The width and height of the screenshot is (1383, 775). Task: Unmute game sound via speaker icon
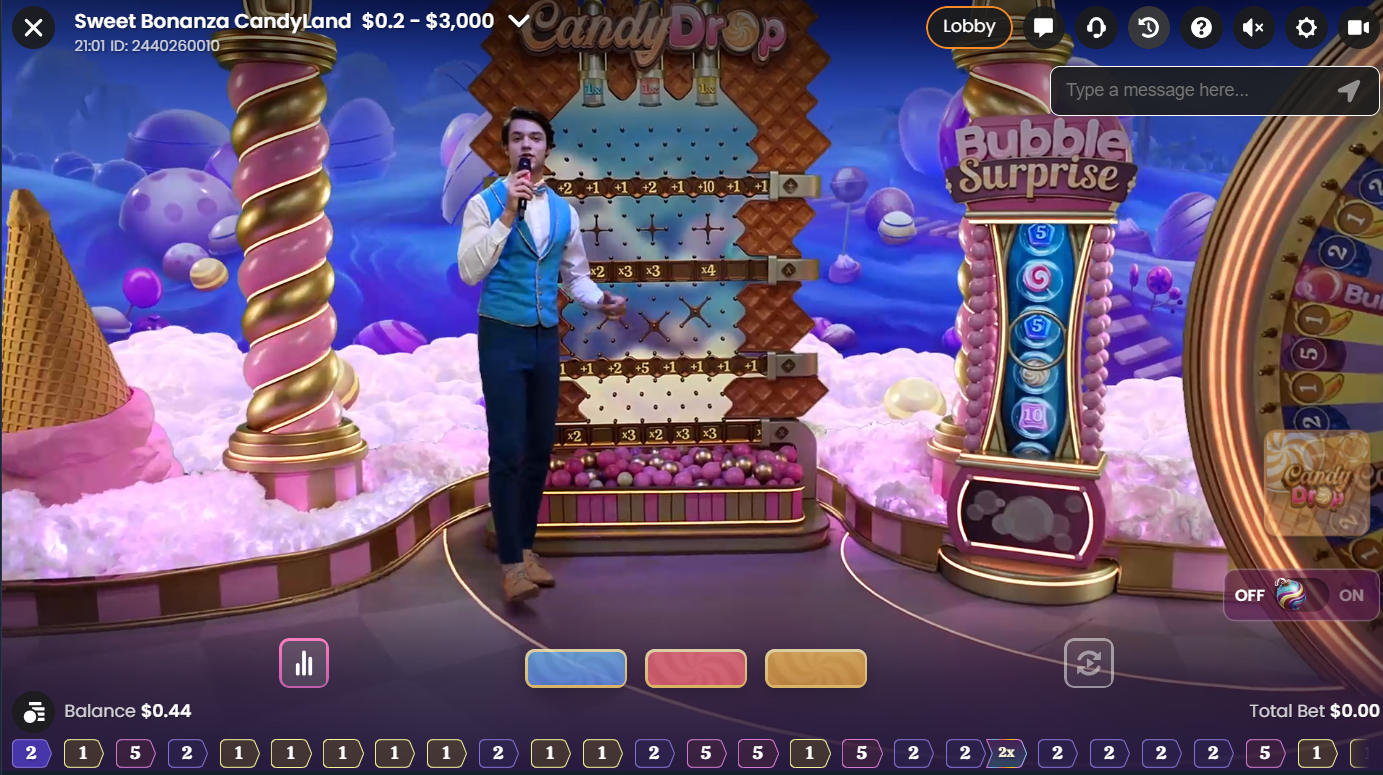click(x=1253, y=27)
